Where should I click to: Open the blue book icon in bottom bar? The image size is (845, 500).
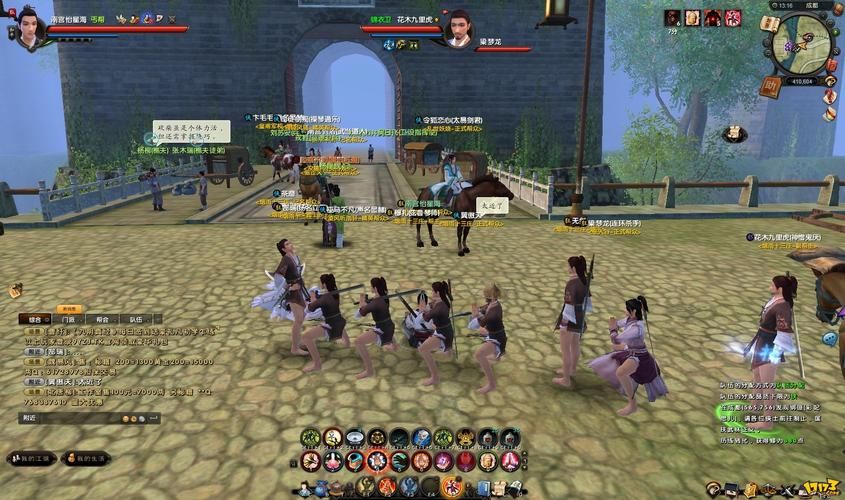(x=484, y=487)
